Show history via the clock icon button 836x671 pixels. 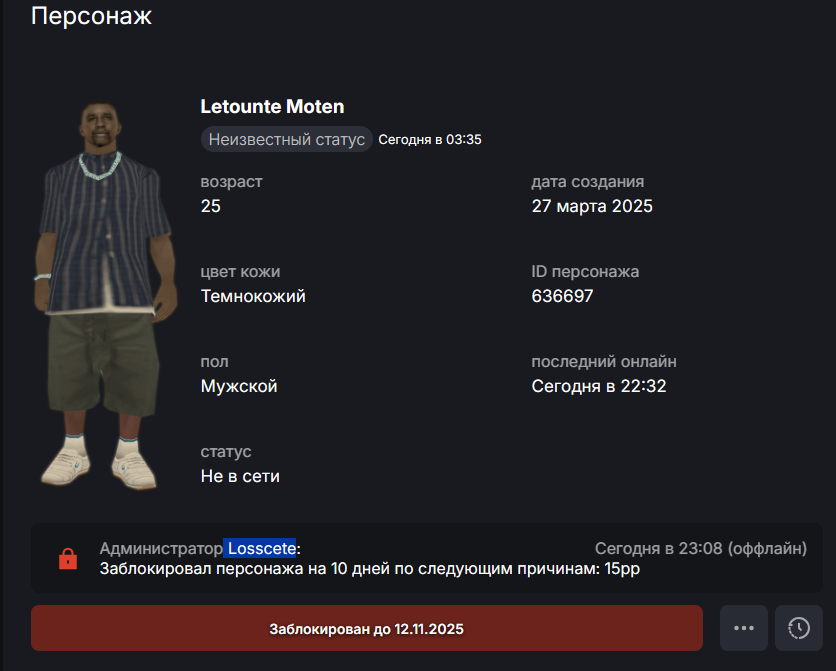799,628
